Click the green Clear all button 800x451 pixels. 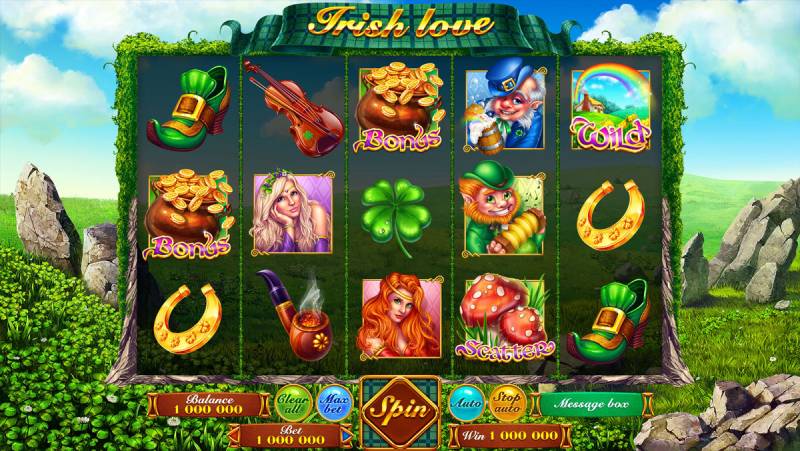click(x=292, y=404)
